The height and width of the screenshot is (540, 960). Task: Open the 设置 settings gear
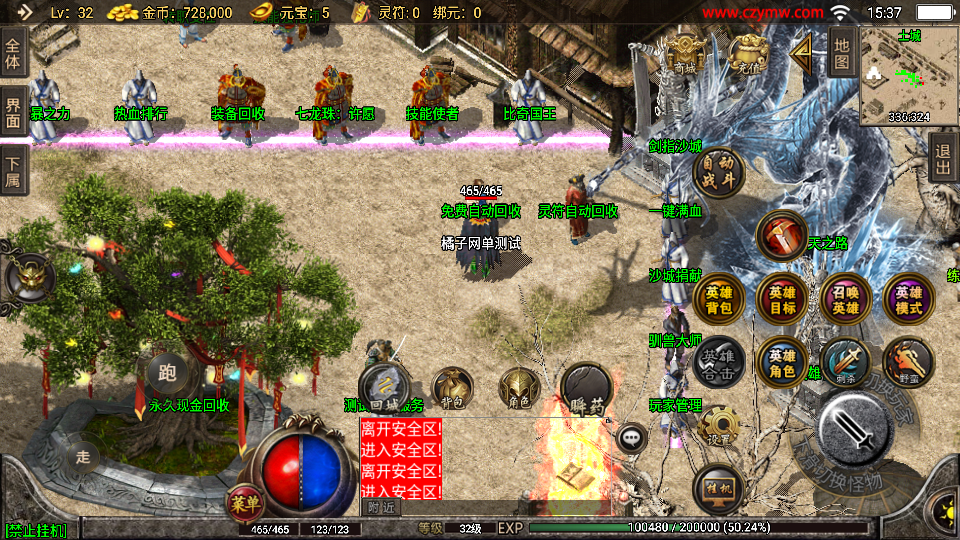(719, 425)
